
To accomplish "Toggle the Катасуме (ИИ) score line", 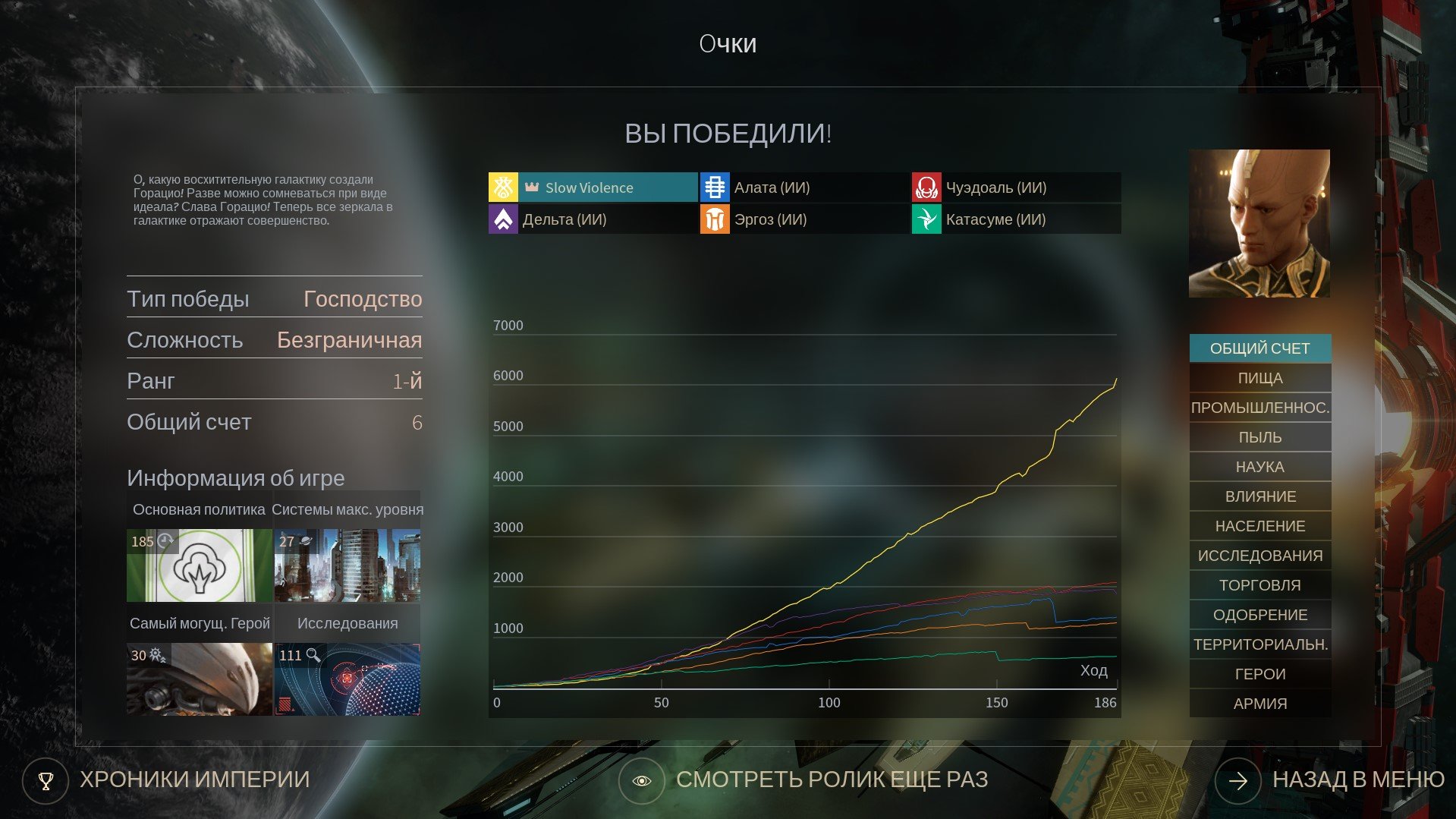I will click(1017, 219).
